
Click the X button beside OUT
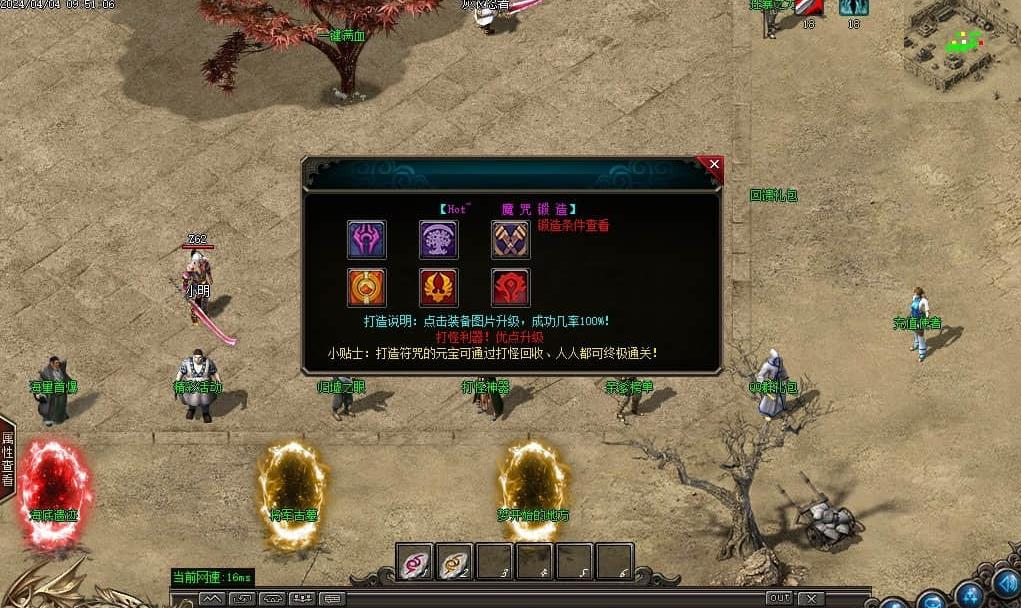click(x=811, y=598)
